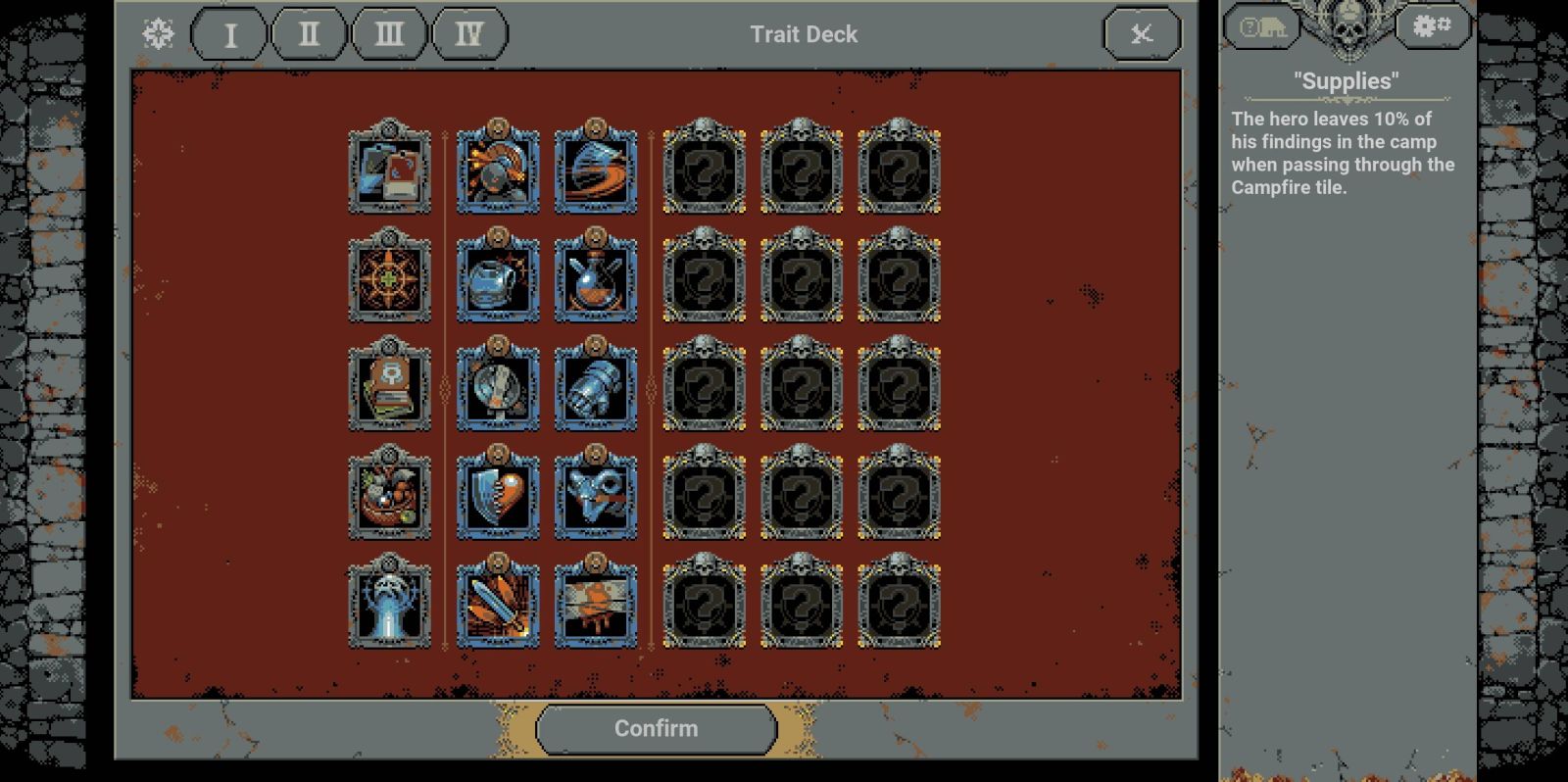Choose the knight helmet with plume trait

498,169
